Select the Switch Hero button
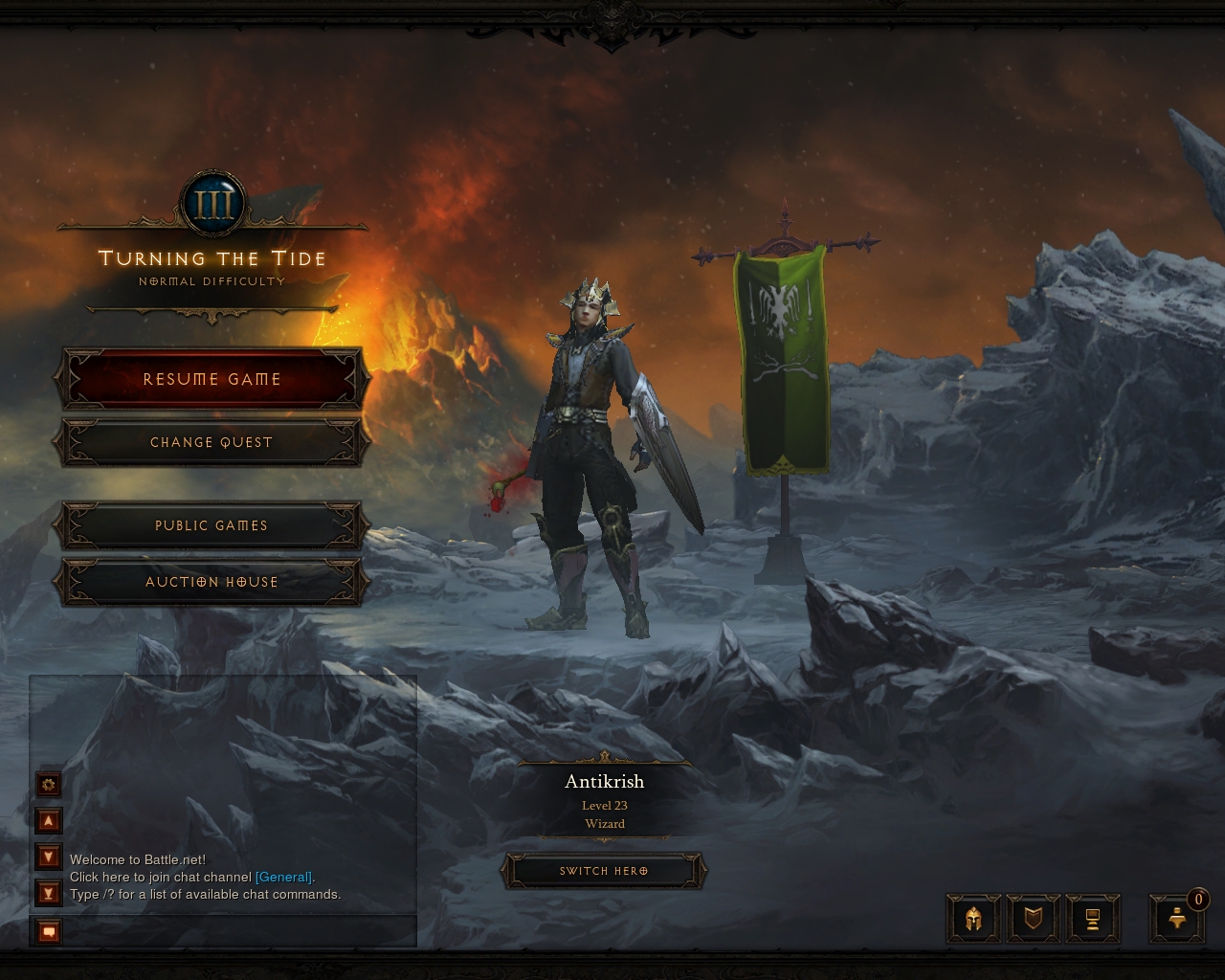Image resolution: width=1225 pixels, height=980 pixels. coord(604,871)
